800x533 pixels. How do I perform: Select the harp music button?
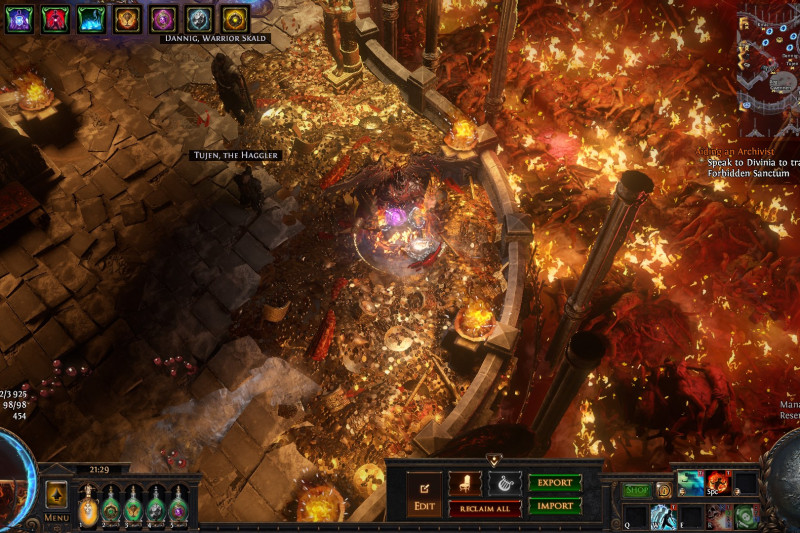pos(504,483)
